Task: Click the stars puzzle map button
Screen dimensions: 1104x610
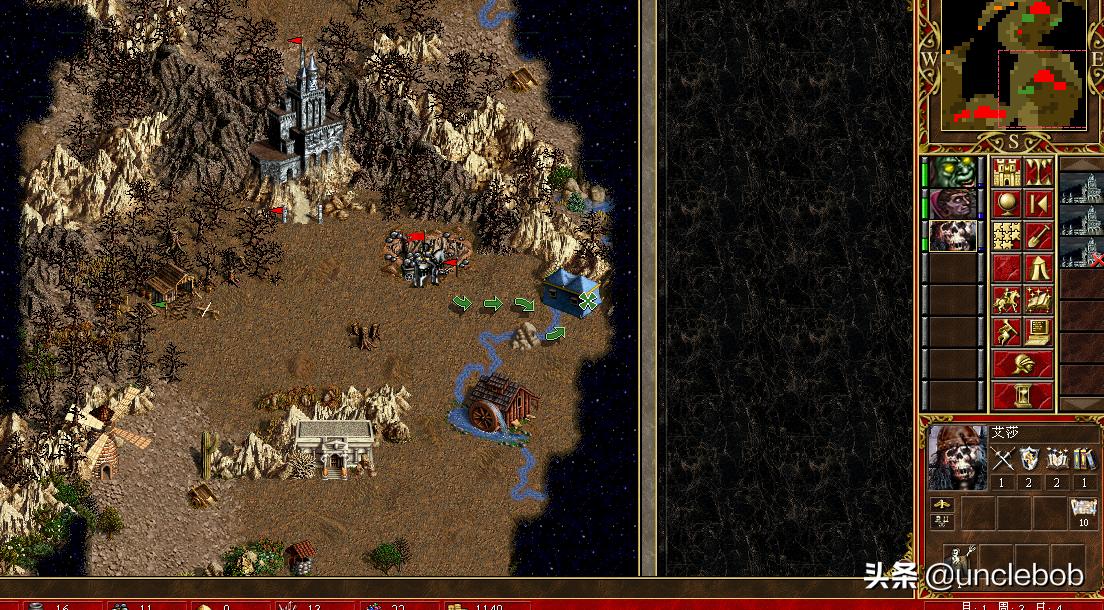Action: 1008,236
